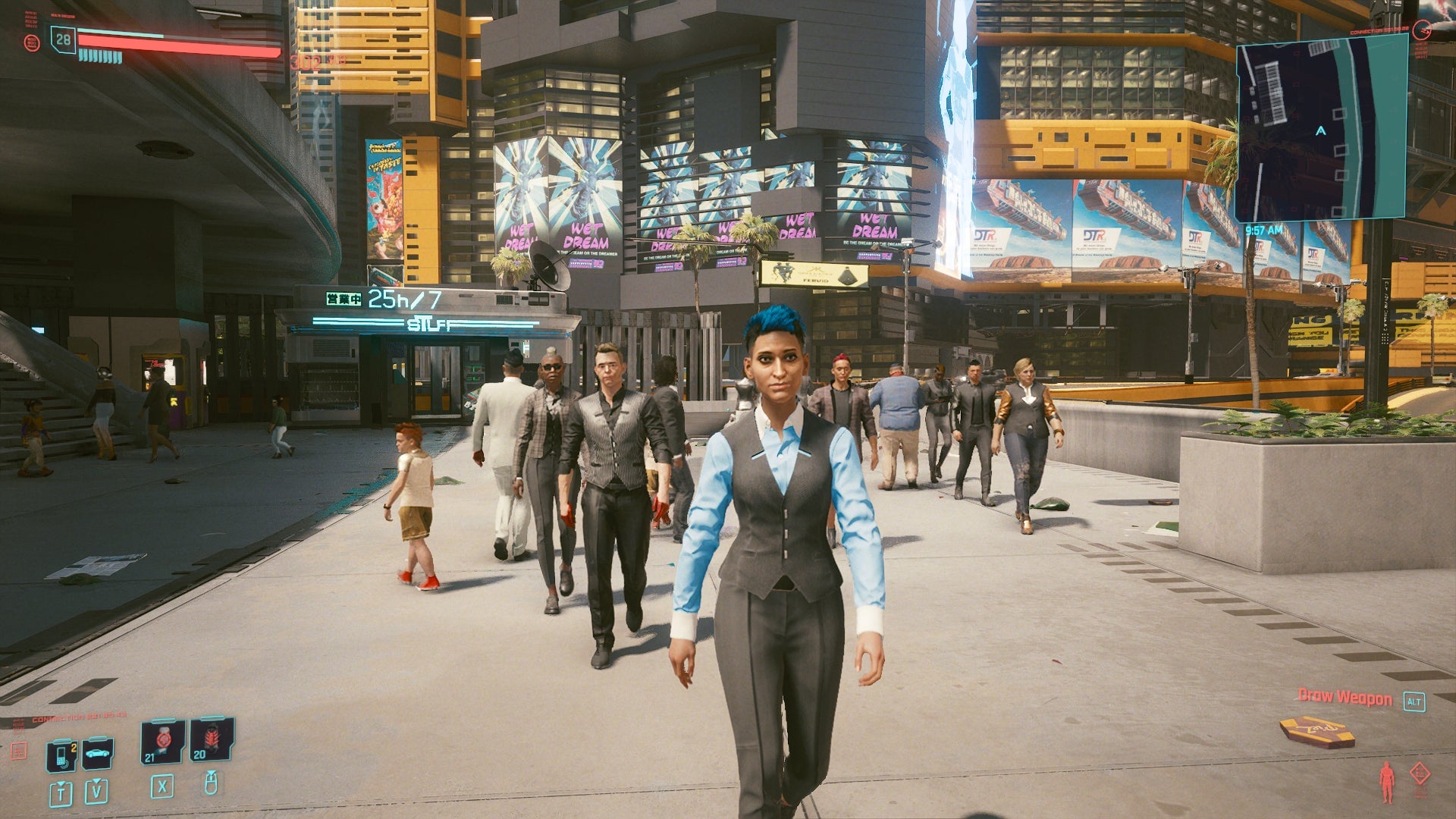Image resolution: width=1456 pixels, height=819 pixels.
Task: Click the player level 28 badge
Action: (64, 39)
